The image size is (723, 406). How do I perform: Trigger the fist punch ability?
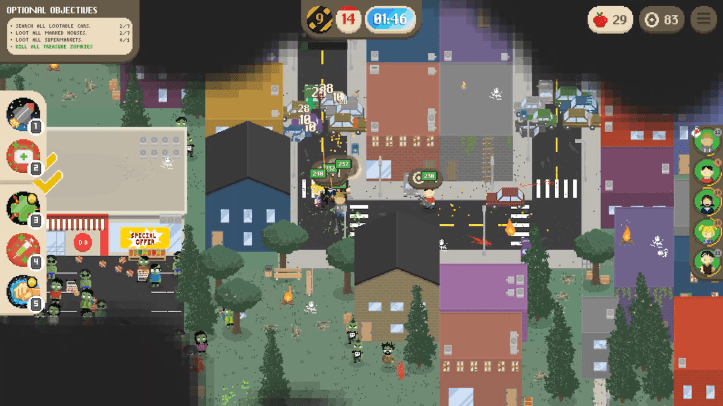[x=22, y=291]
